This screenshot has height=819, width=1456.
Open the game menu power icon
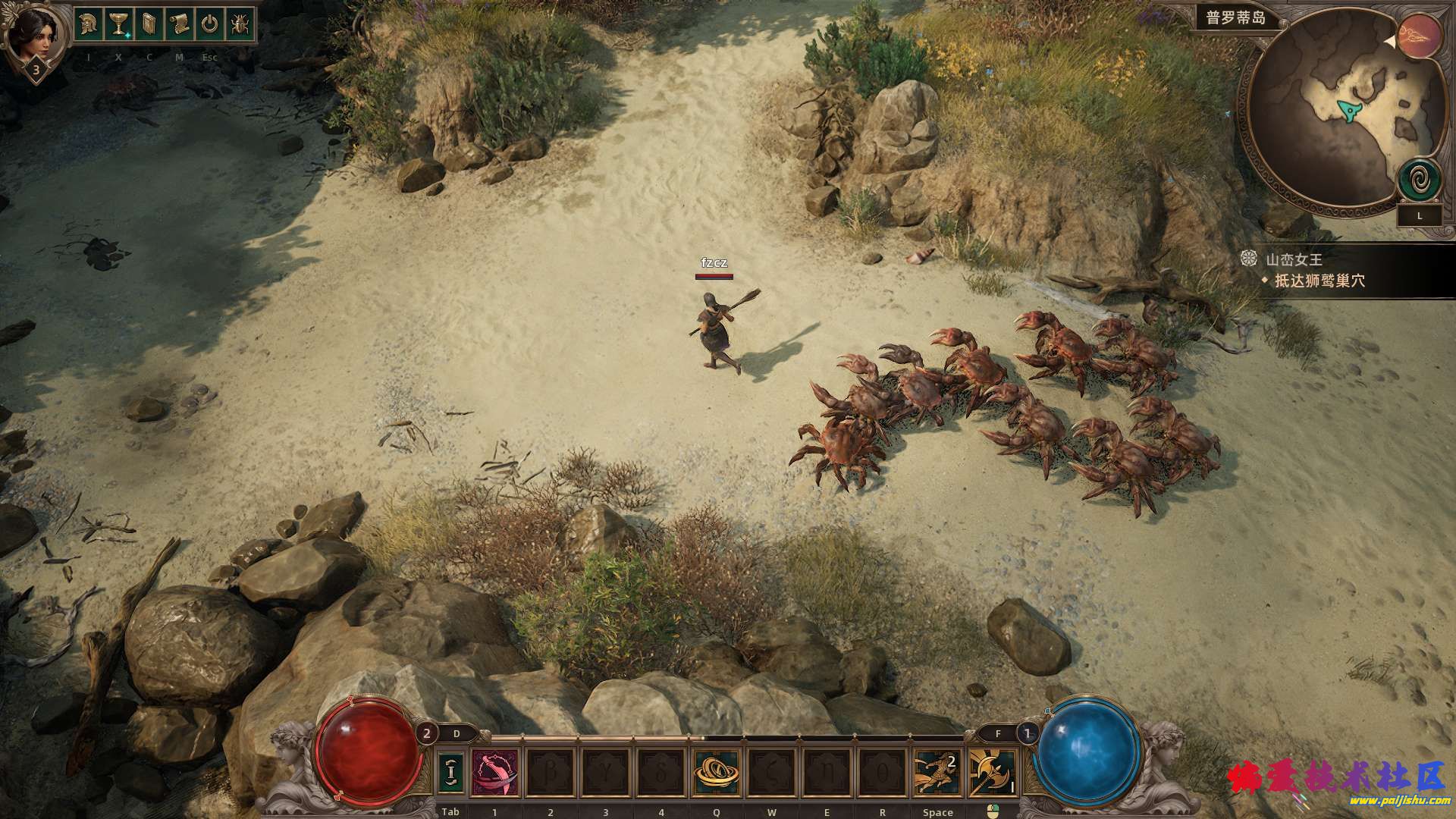pos(209,25)
